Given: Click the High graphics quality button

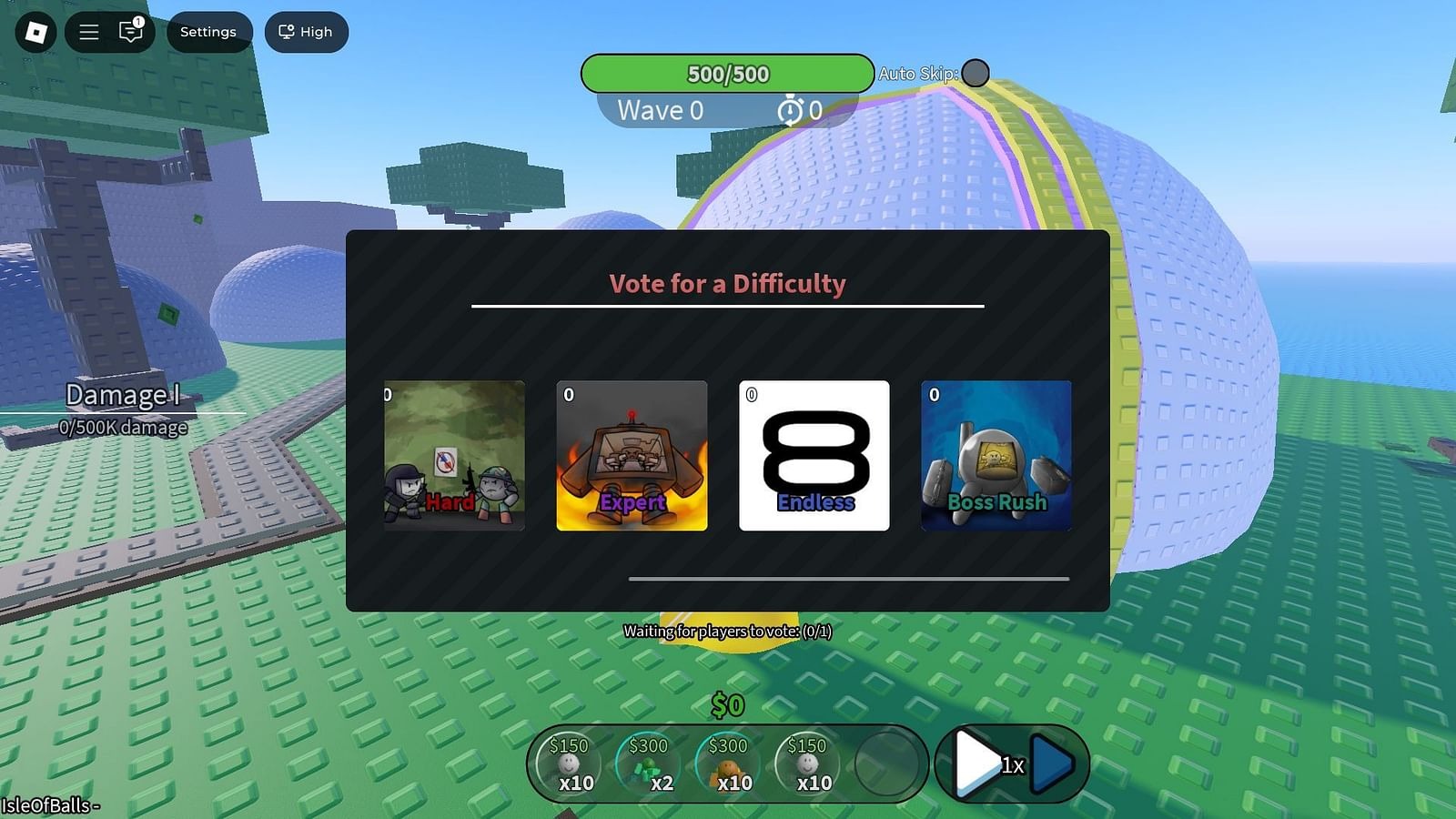Looking at the screenshot, I should pos(306,32).
